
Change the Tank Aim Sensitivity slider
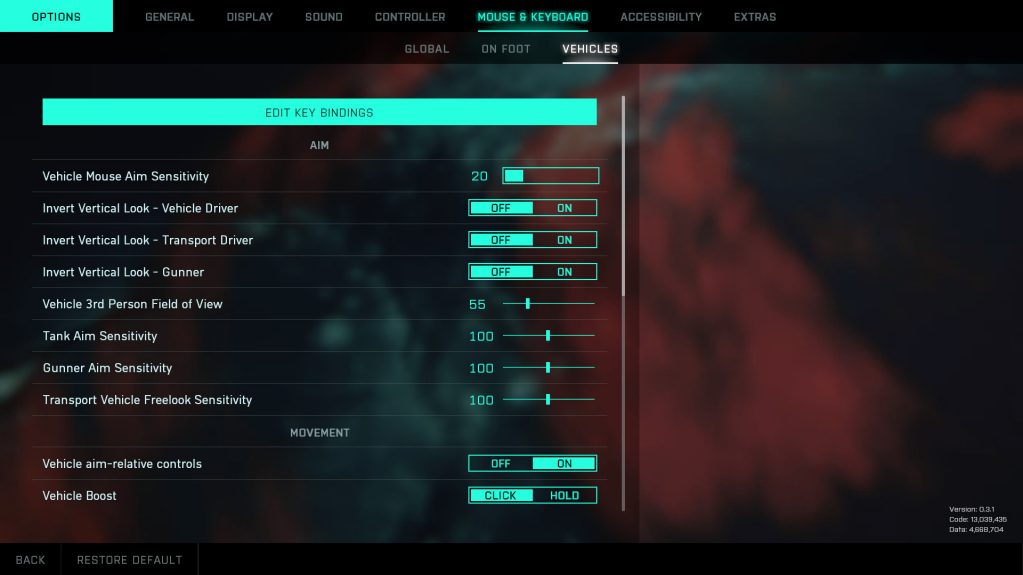point(548,336)
